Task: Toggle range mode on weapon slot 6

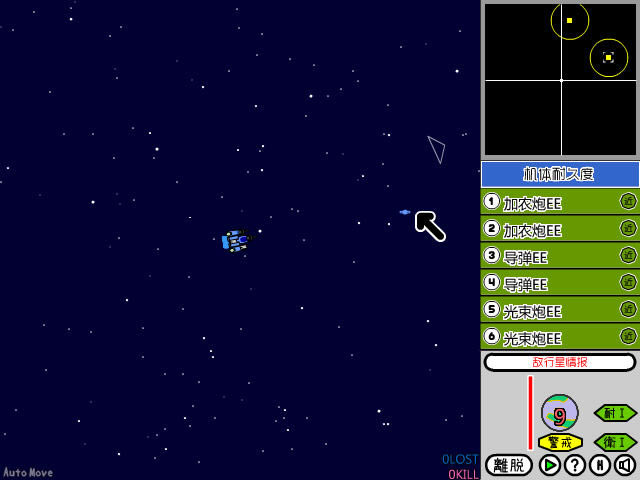Action: click(628, 336)
